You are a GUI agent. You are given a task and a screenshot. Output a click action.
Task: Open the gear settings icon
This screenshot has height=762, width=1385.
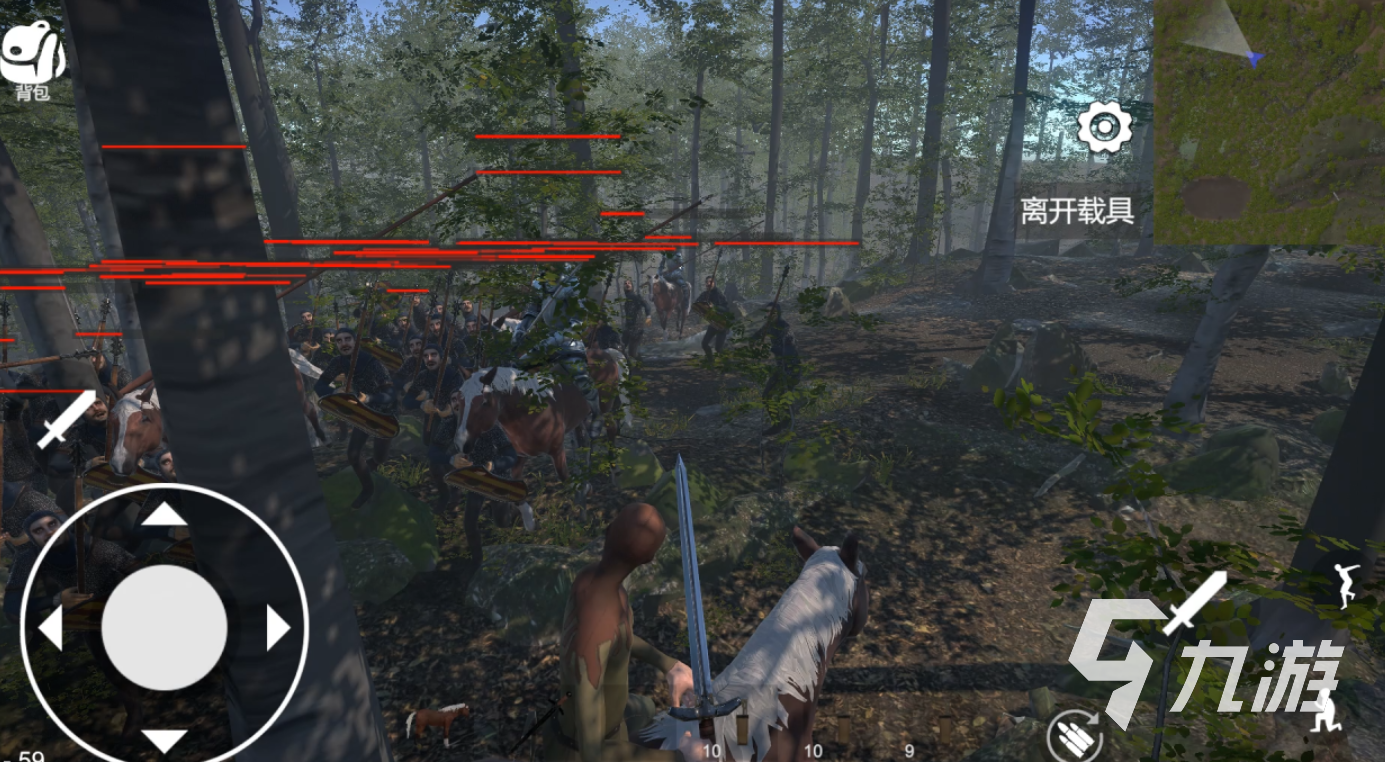1104,128
